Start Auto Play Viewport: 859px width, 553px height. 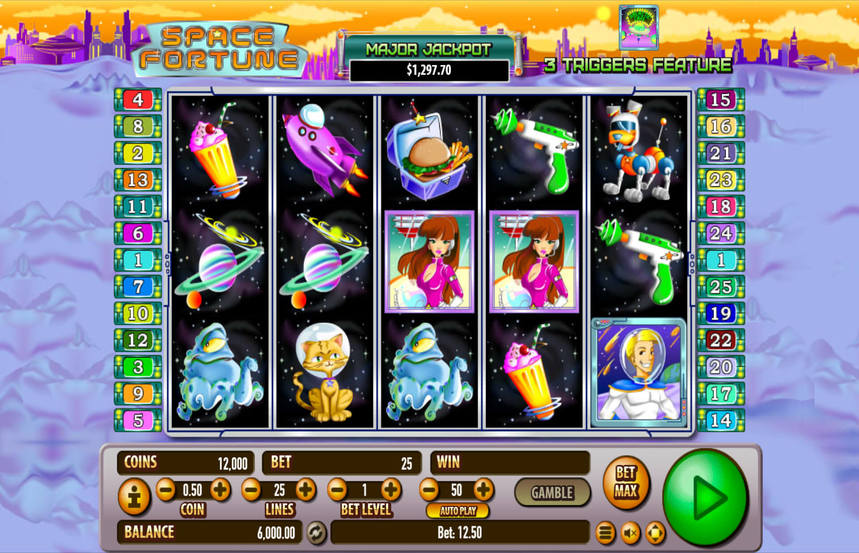pos(457,511)
